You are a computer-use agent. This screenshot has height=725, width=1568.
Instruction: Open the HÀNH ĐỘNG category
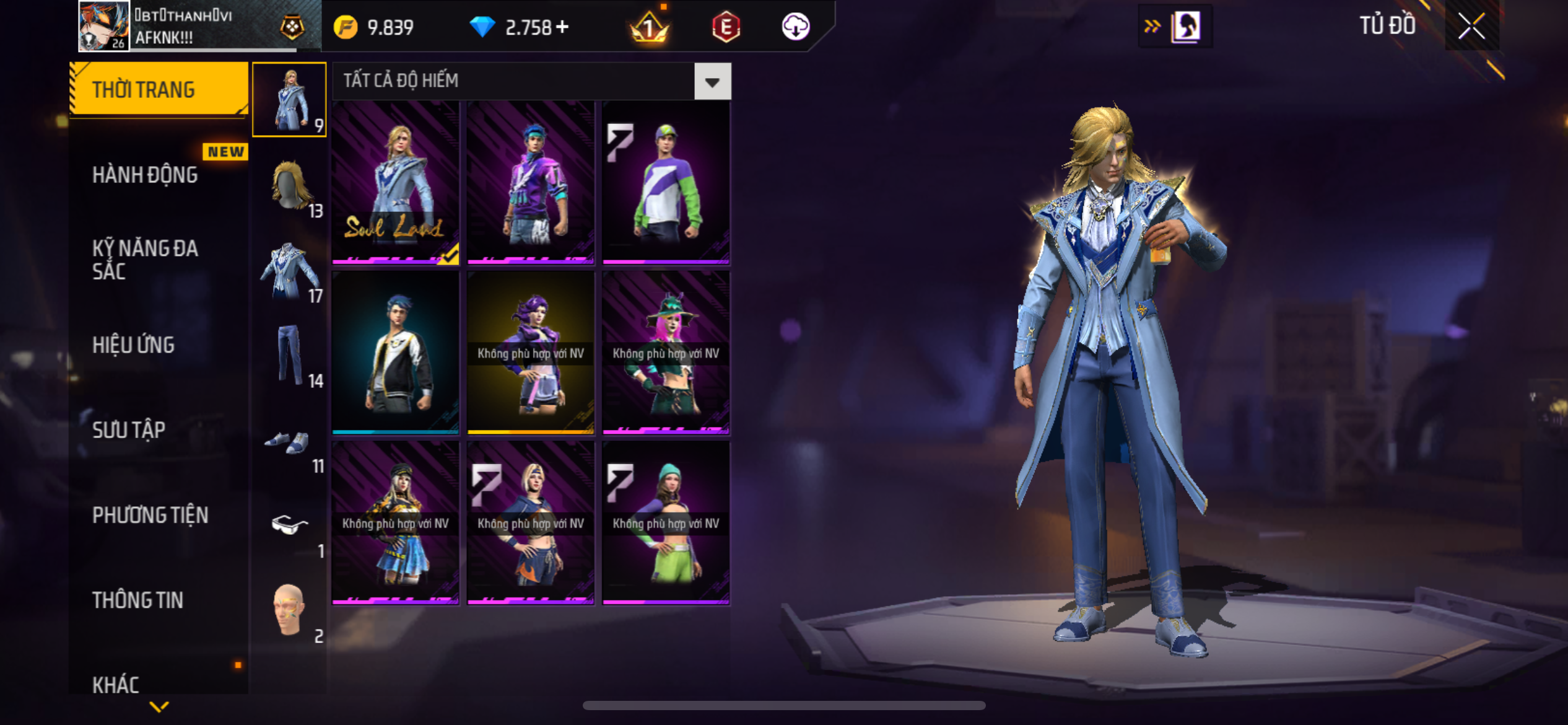coord(145,175)
